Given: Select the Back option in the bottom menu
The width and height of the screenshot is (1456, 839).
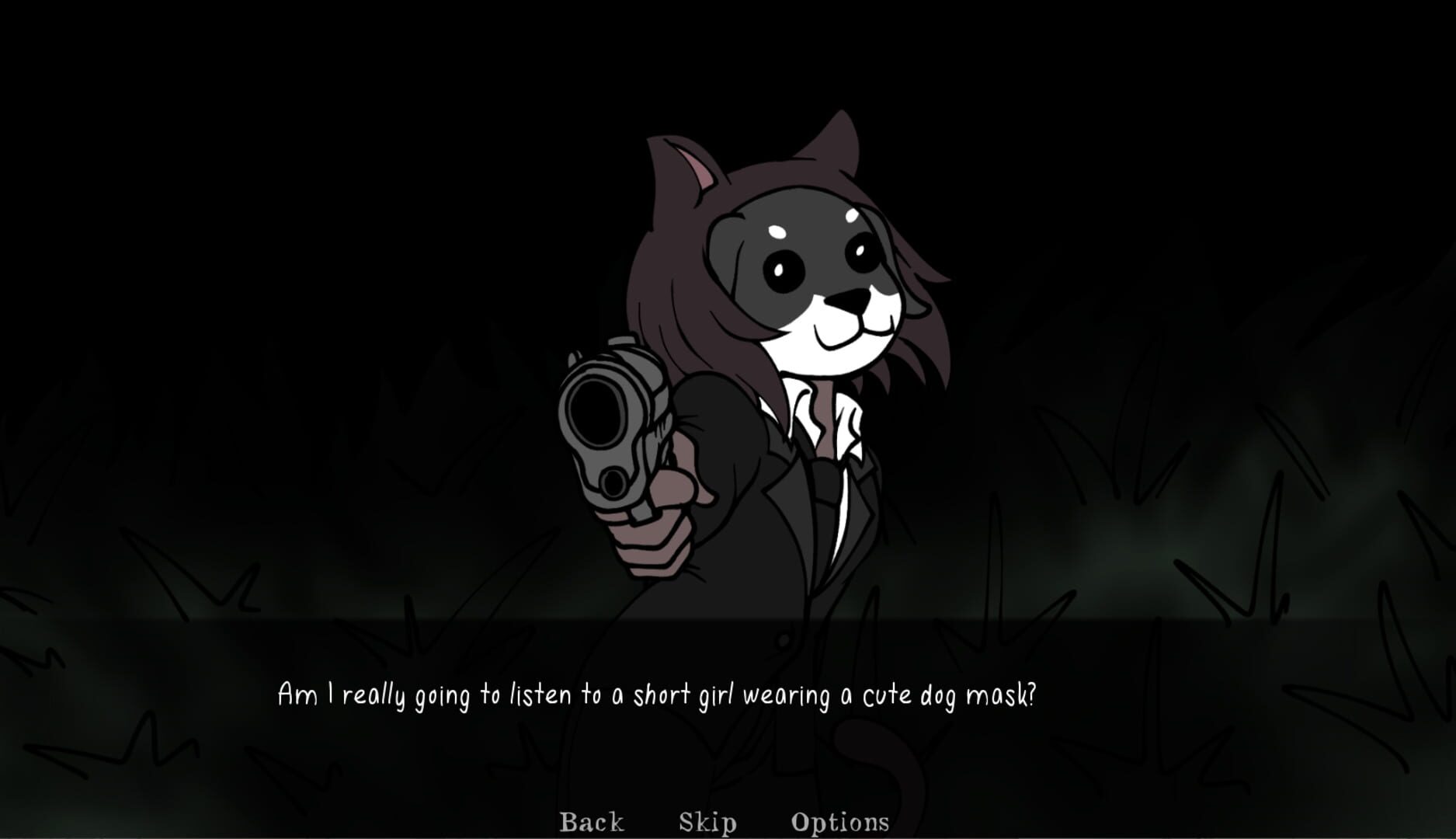Looking at the screenshot, I should [591, 820].
